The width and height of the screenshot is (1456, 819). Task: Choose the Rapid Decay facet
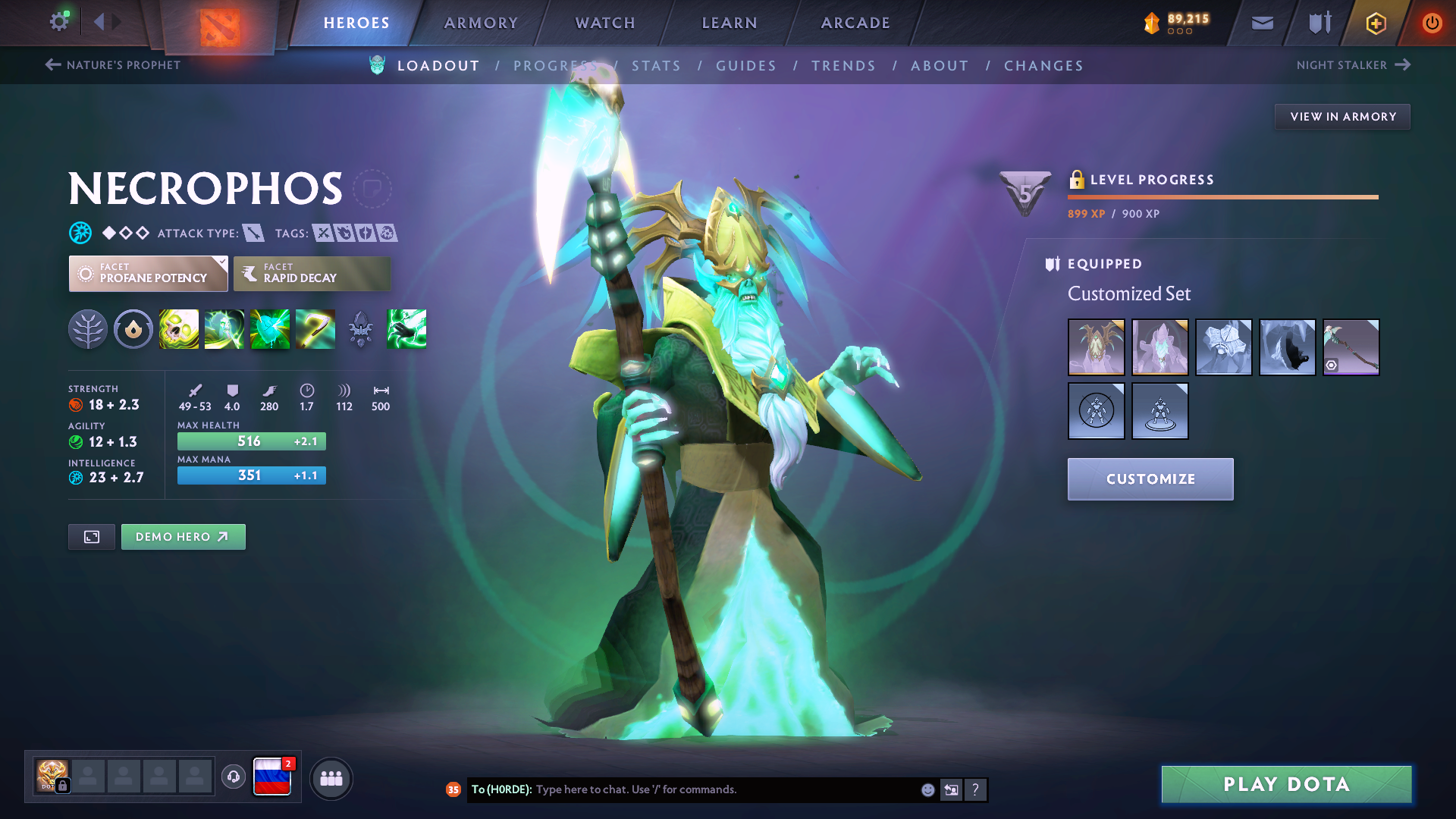coord(312,274)
